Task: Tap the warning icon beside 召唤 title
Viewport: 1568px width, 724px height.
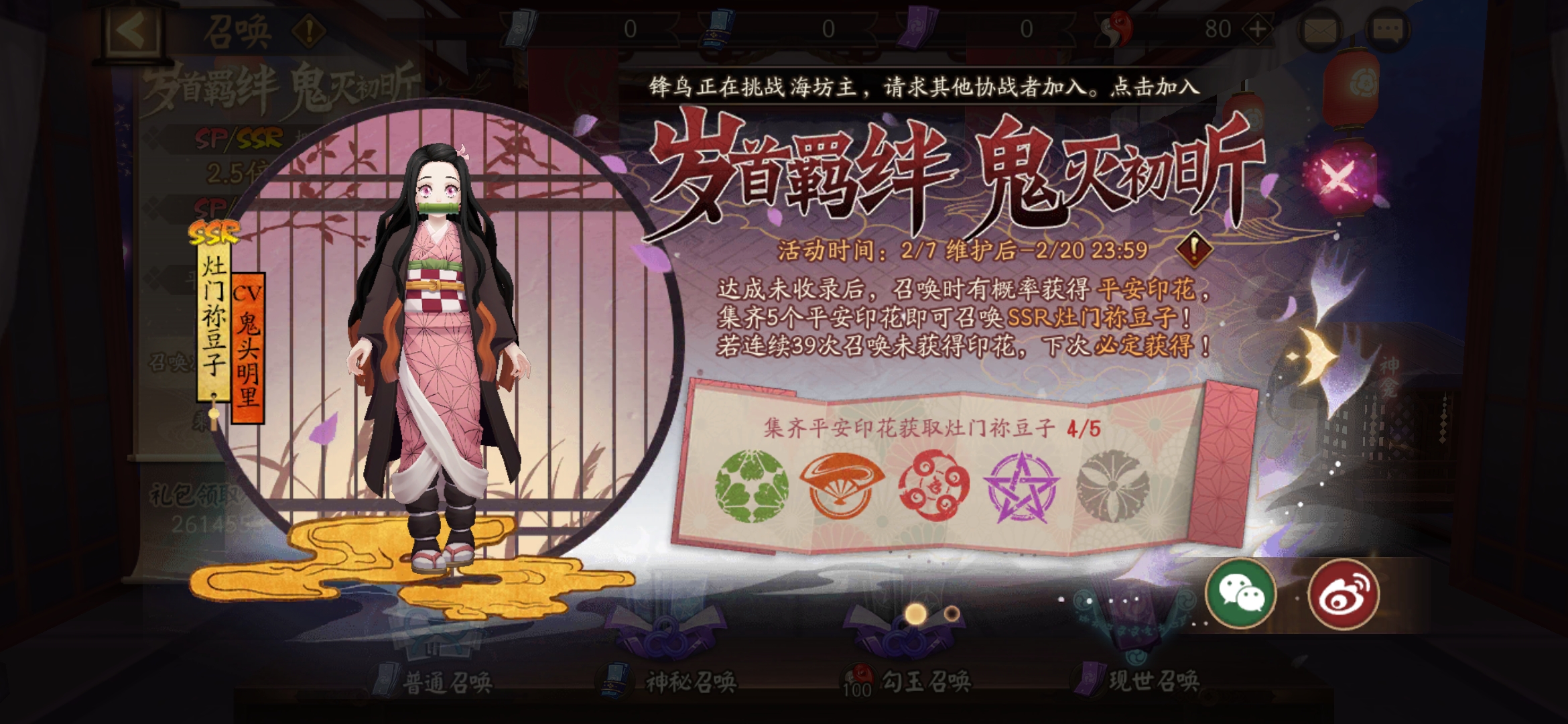Action: tap(308, 29)
